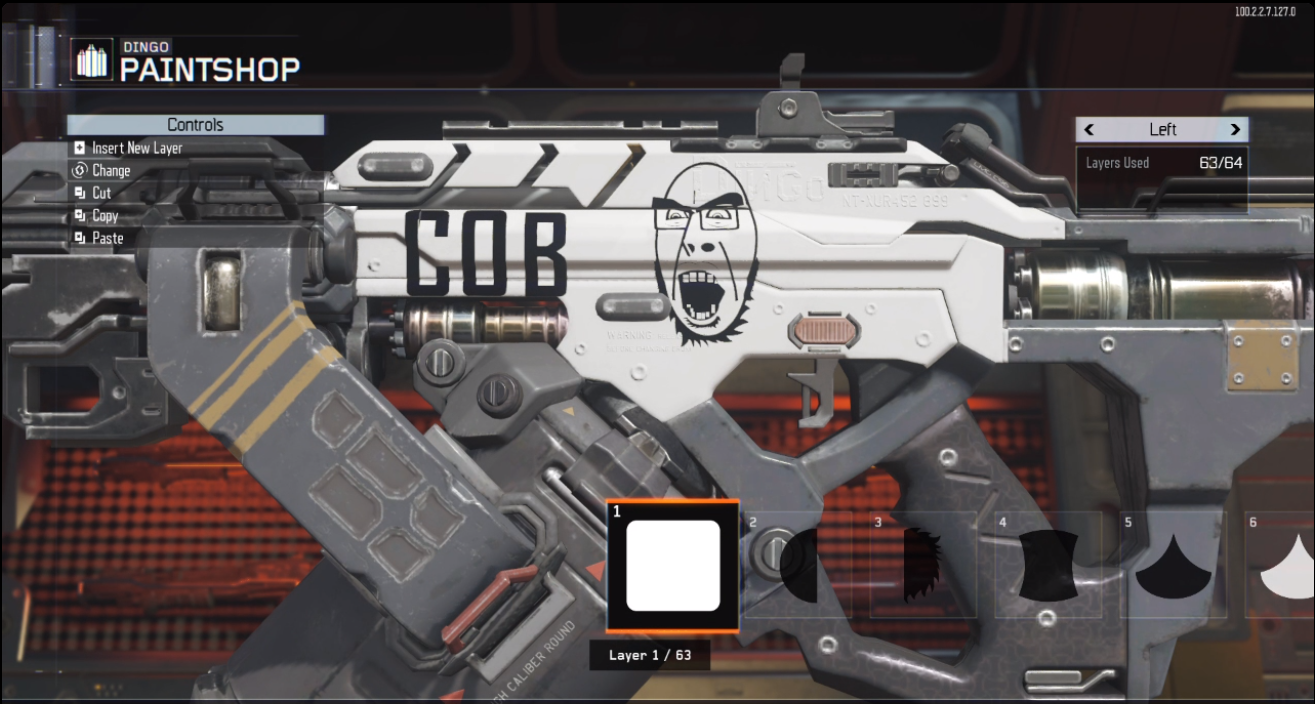Choose layer 4 black concave shape
This screenshot has height=704, width=1315.
coord(1048,566)
